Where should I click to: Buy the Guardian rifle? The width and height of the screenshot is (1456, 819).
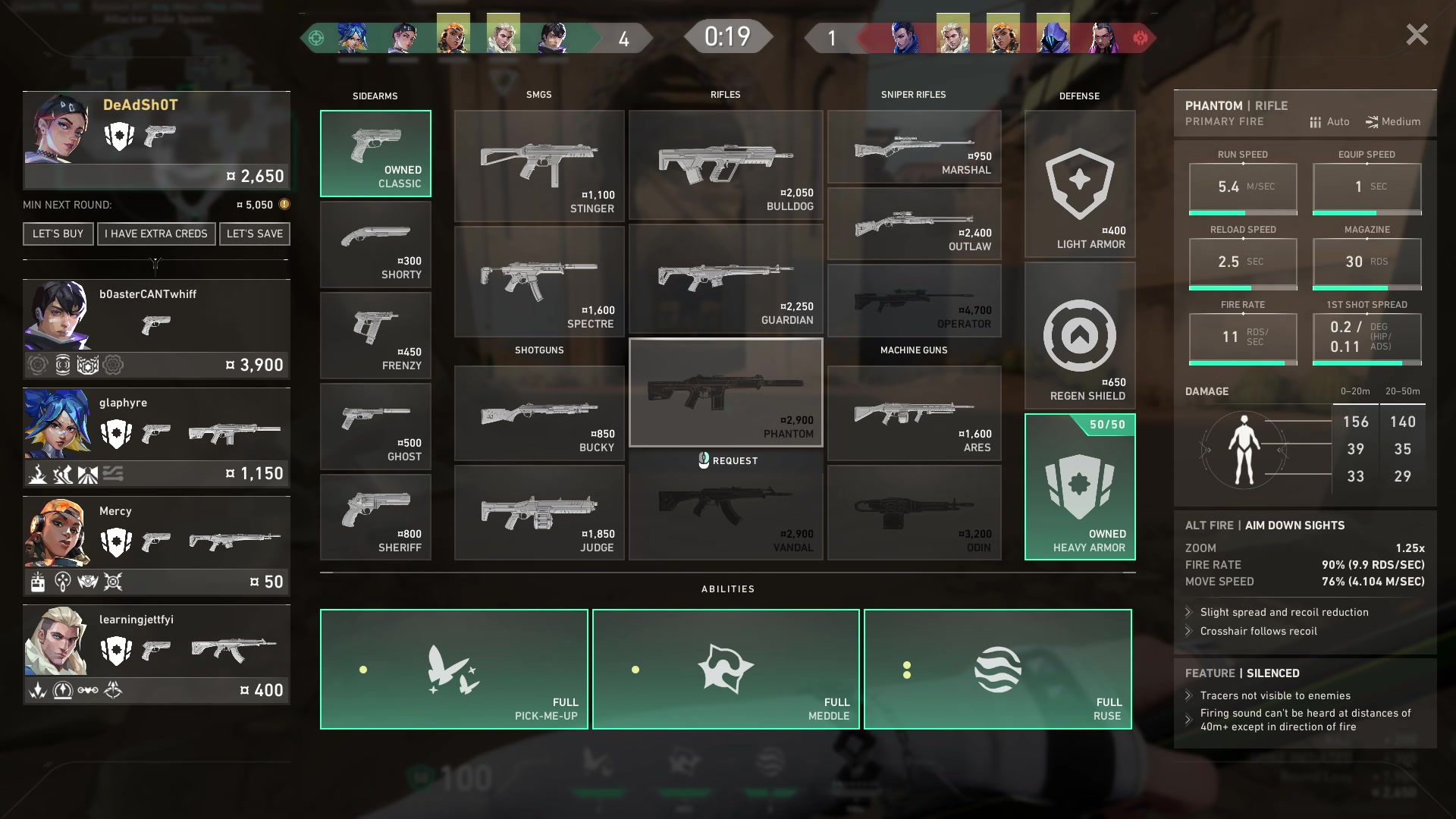(x=726, y=280)
